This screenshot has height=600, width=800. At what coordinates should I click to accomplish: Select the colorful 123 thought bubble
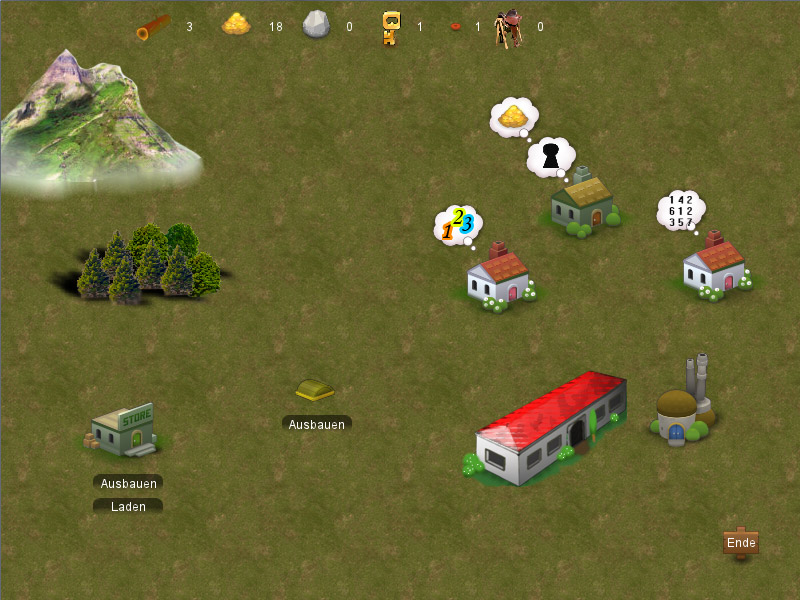(x=458, y=224)
